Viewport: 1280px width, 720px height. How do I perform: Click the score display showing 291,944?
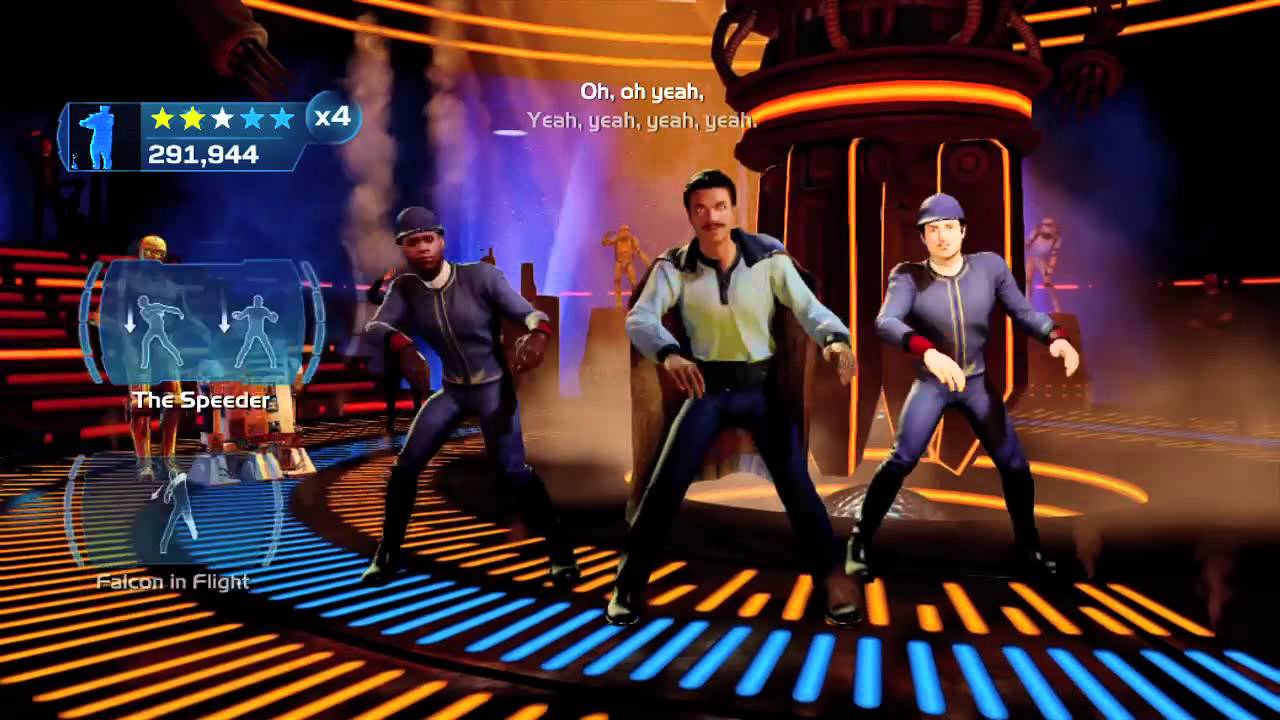coord(203,152)
